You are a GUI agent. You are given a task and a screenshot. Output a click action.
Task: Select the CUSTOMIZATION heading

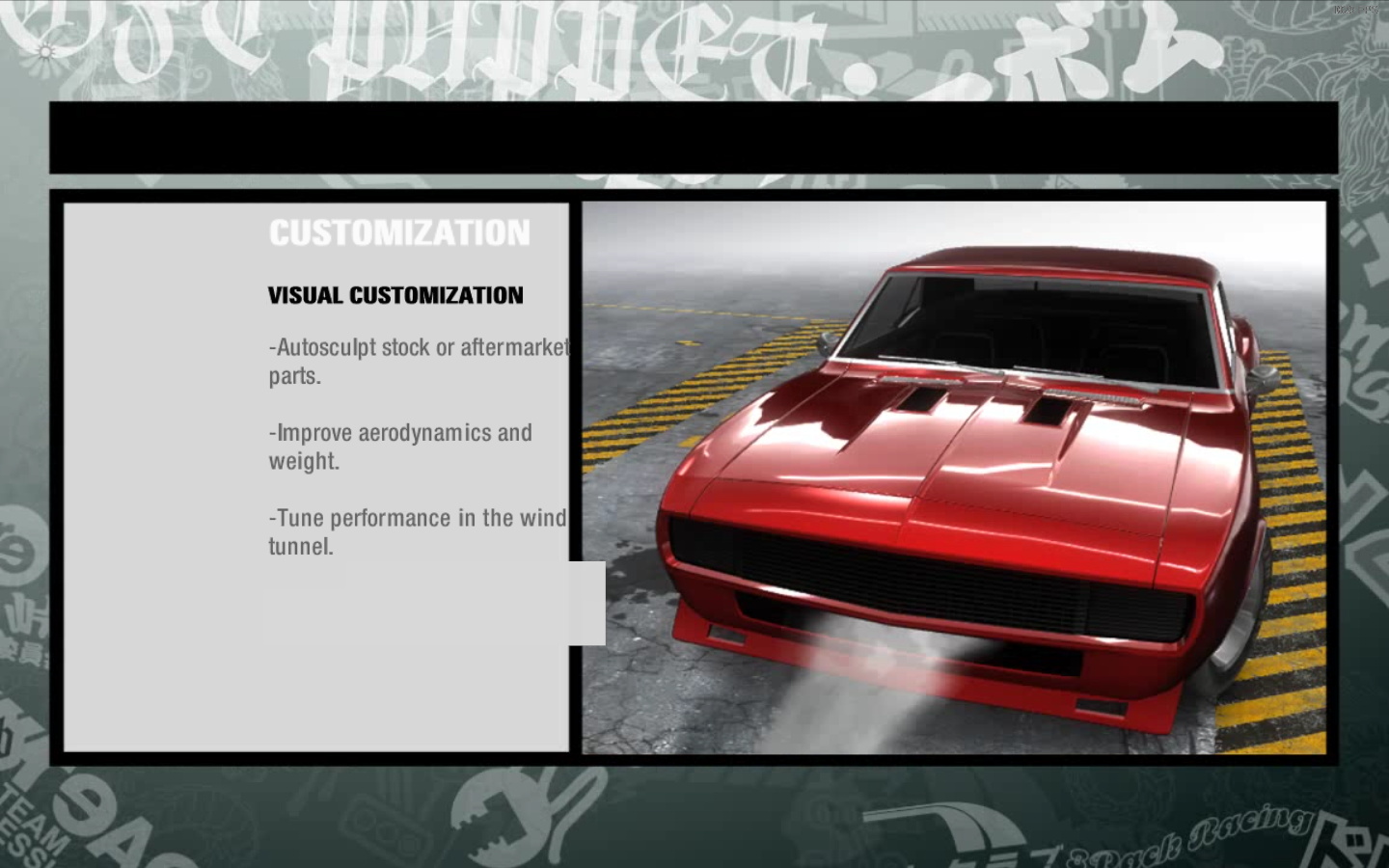click(398, 231)
